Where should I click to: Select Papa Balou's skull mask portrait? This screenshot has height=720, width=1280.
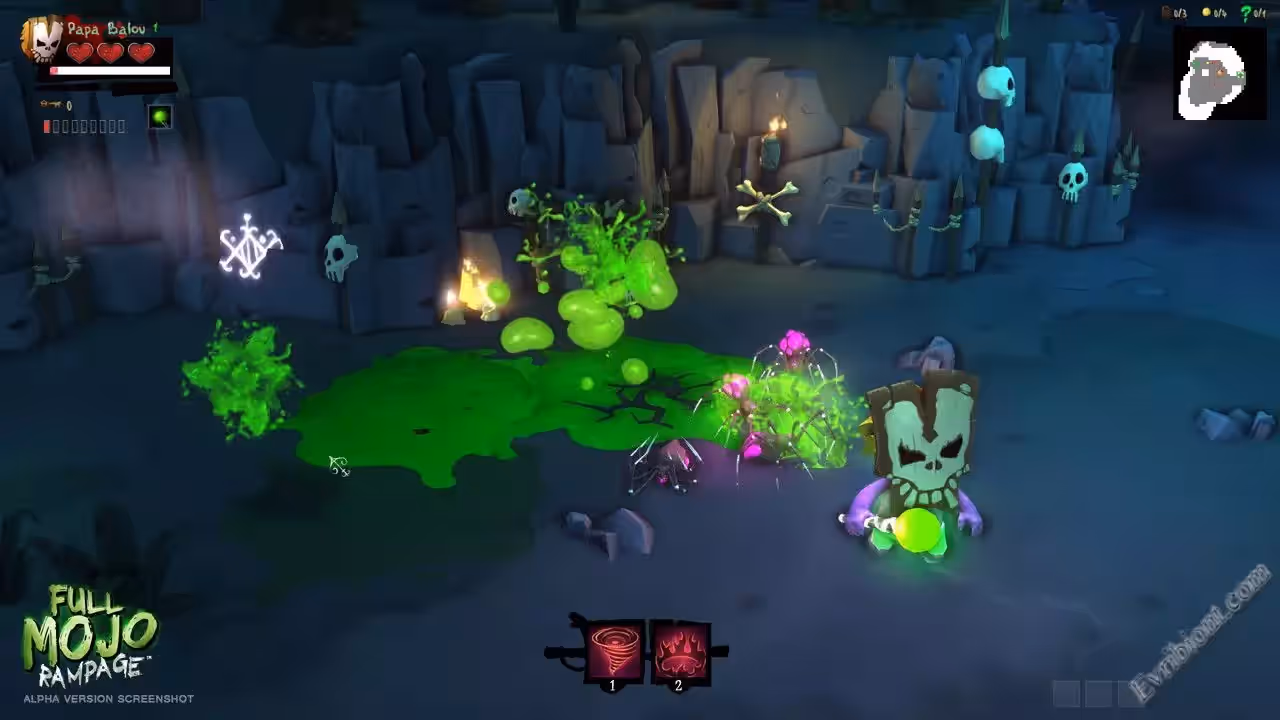pos(44,38)
